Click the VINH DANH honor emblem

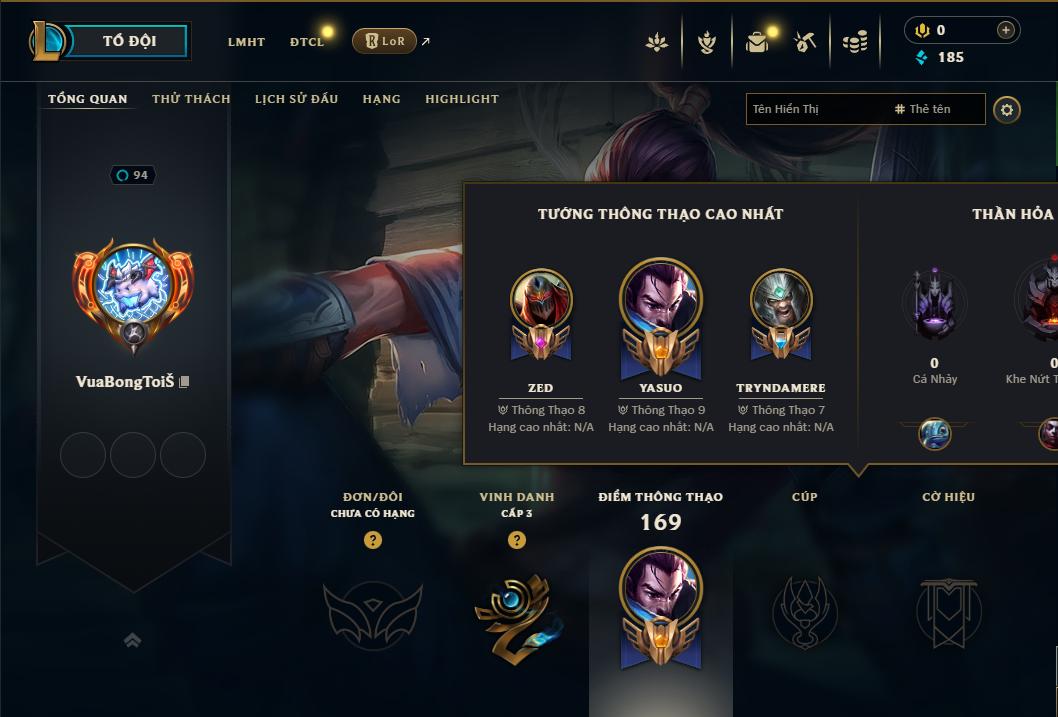click(517, 612)
